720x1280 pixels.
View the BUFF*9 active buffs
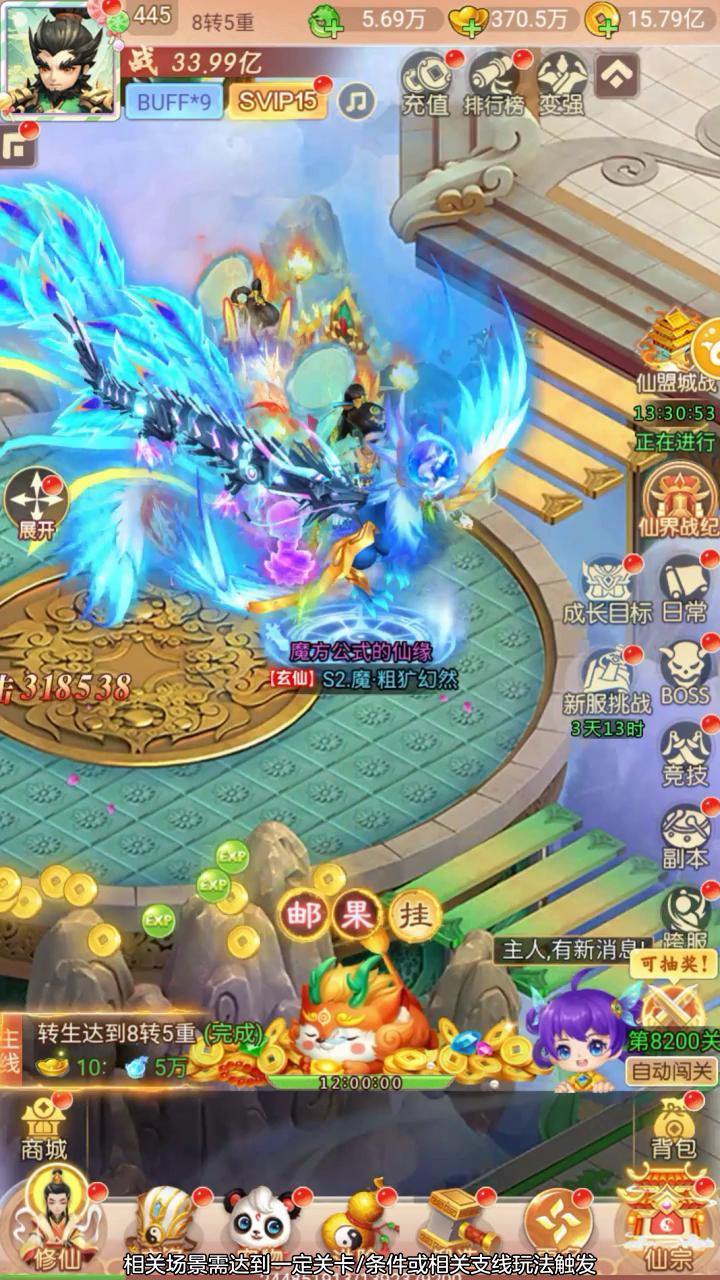click(172, 100)
